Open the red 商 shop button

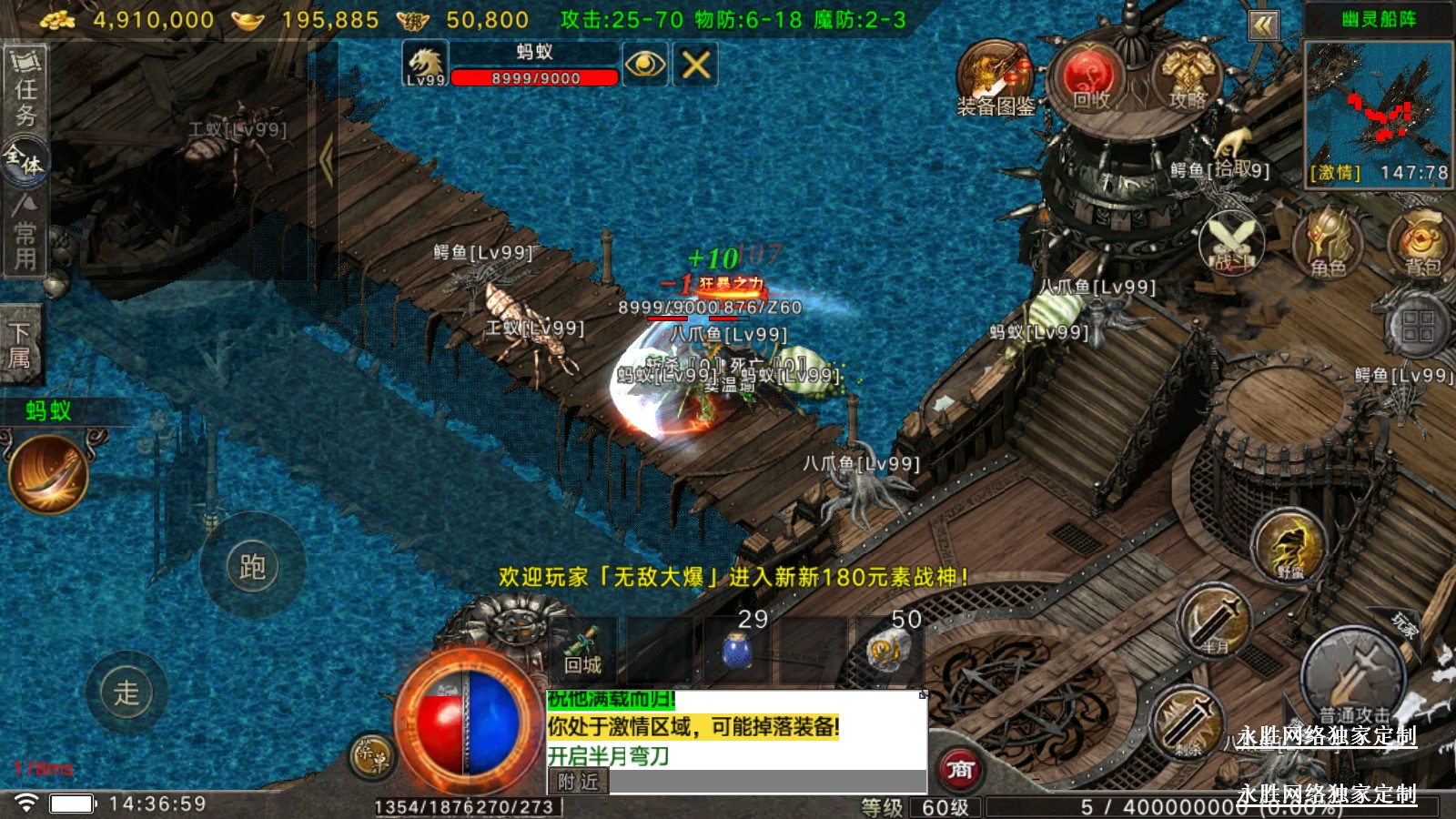point(960,770)
